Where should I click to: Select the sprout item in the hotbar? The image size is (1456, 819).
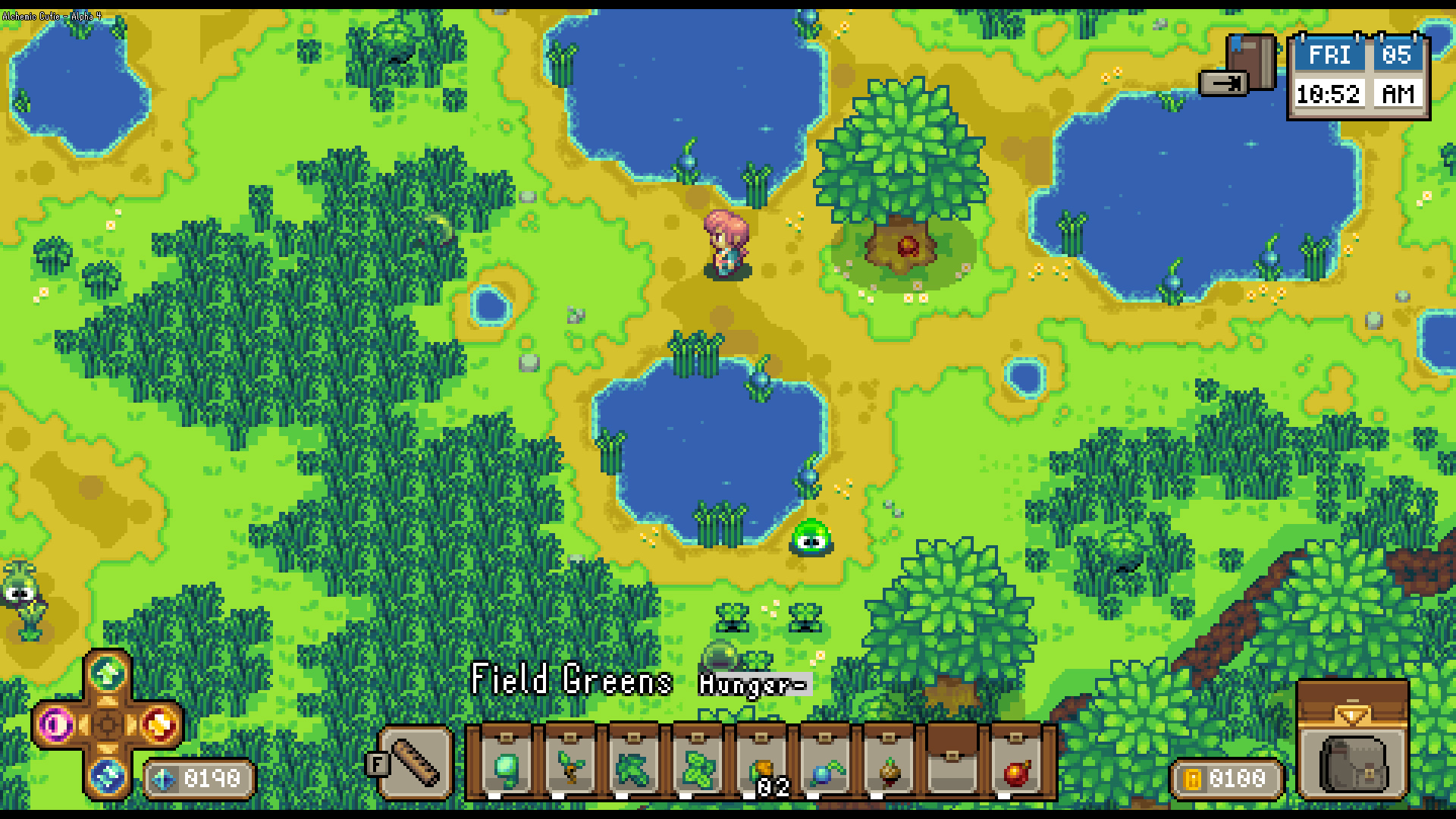[x=570, y=767]
